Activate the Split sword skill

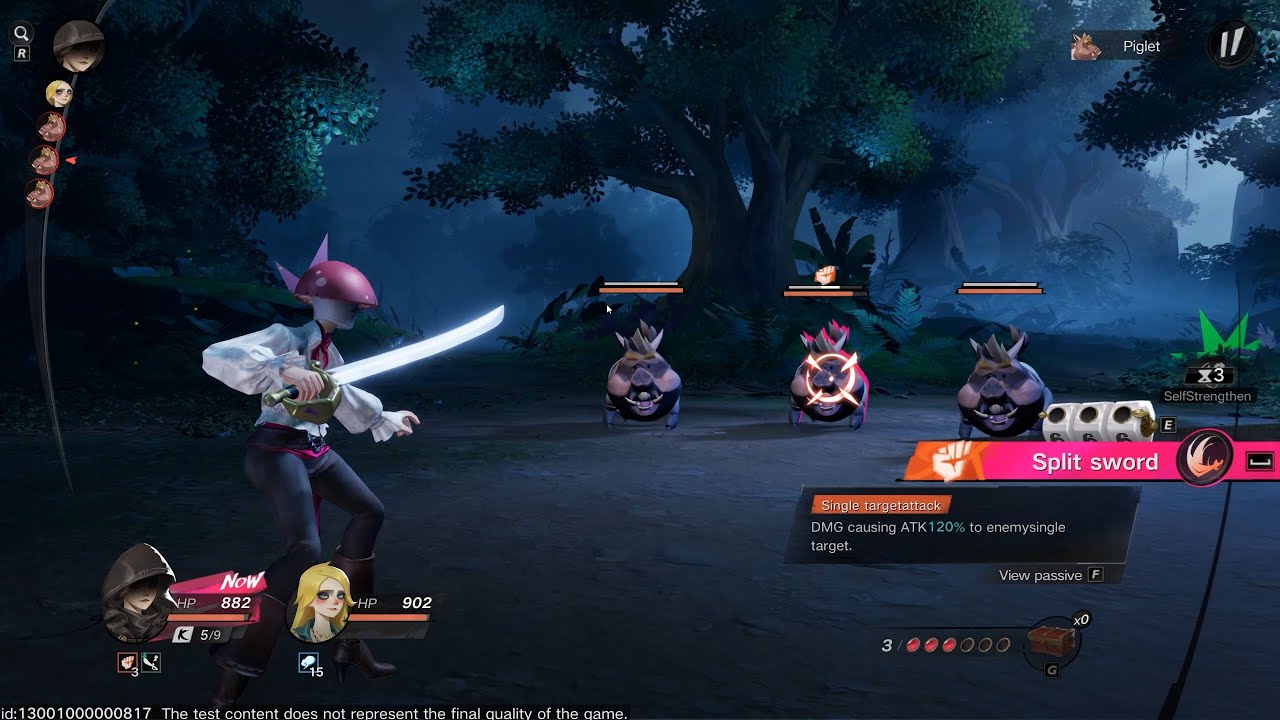click(1094, 462)
